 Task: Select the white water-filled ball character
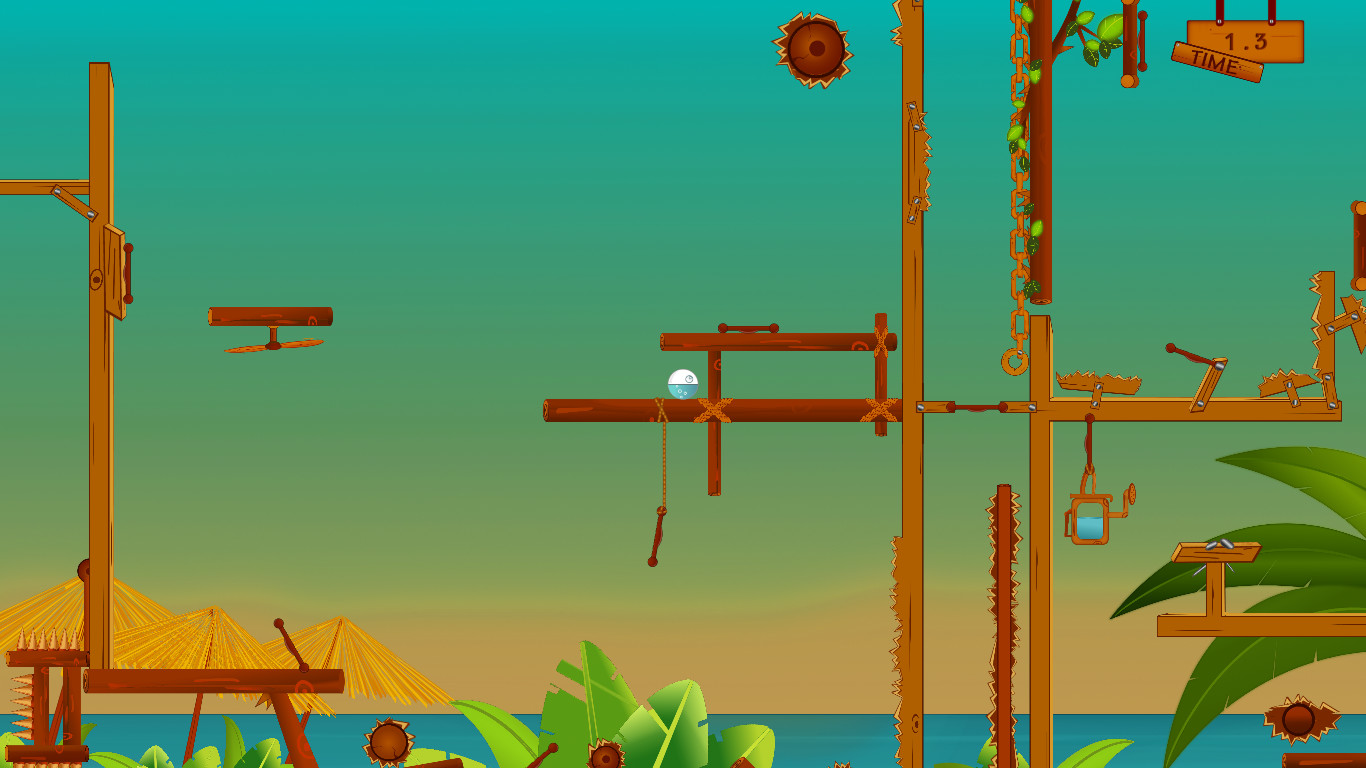coord(681,384)
